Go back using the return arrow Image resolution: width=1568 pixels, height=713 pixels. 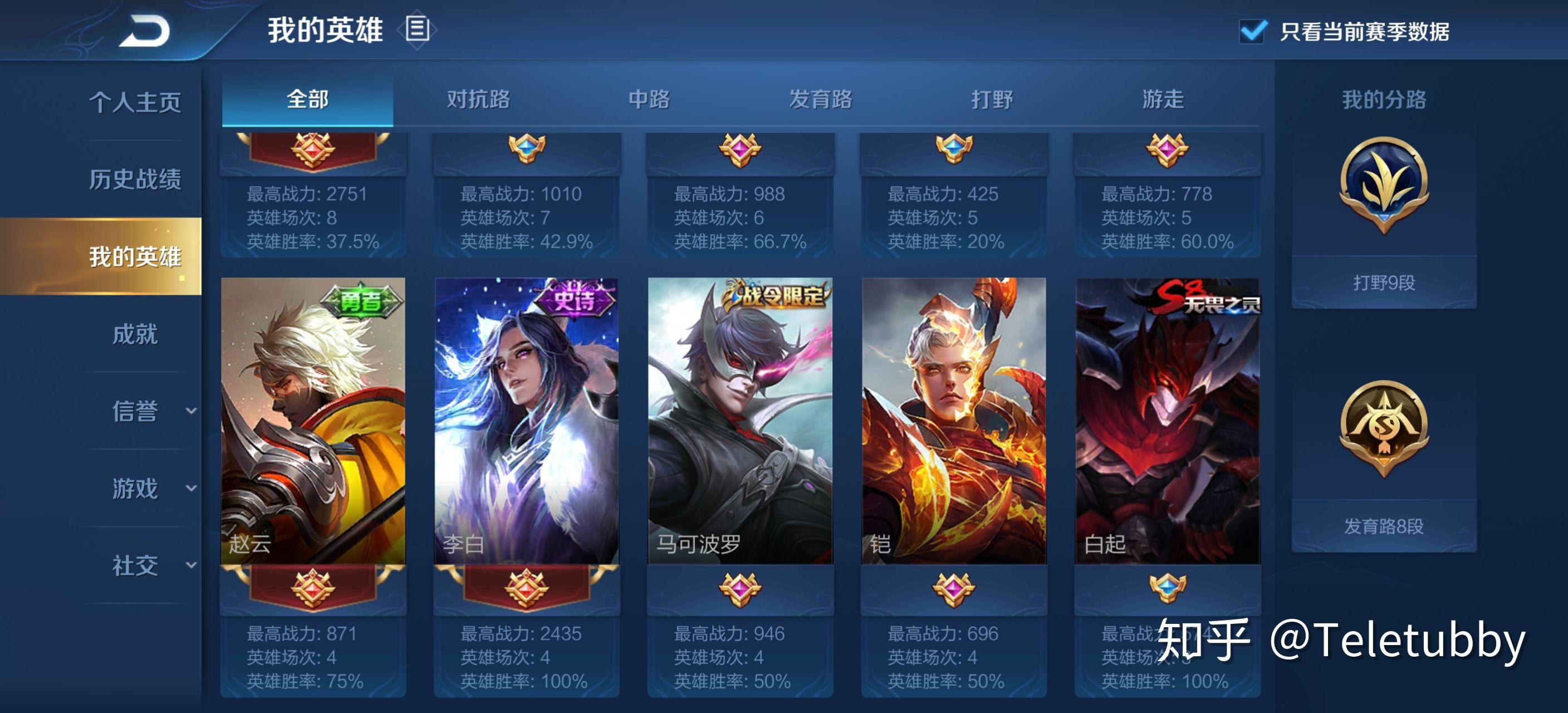pyautogui.click(x=145, y=31)
